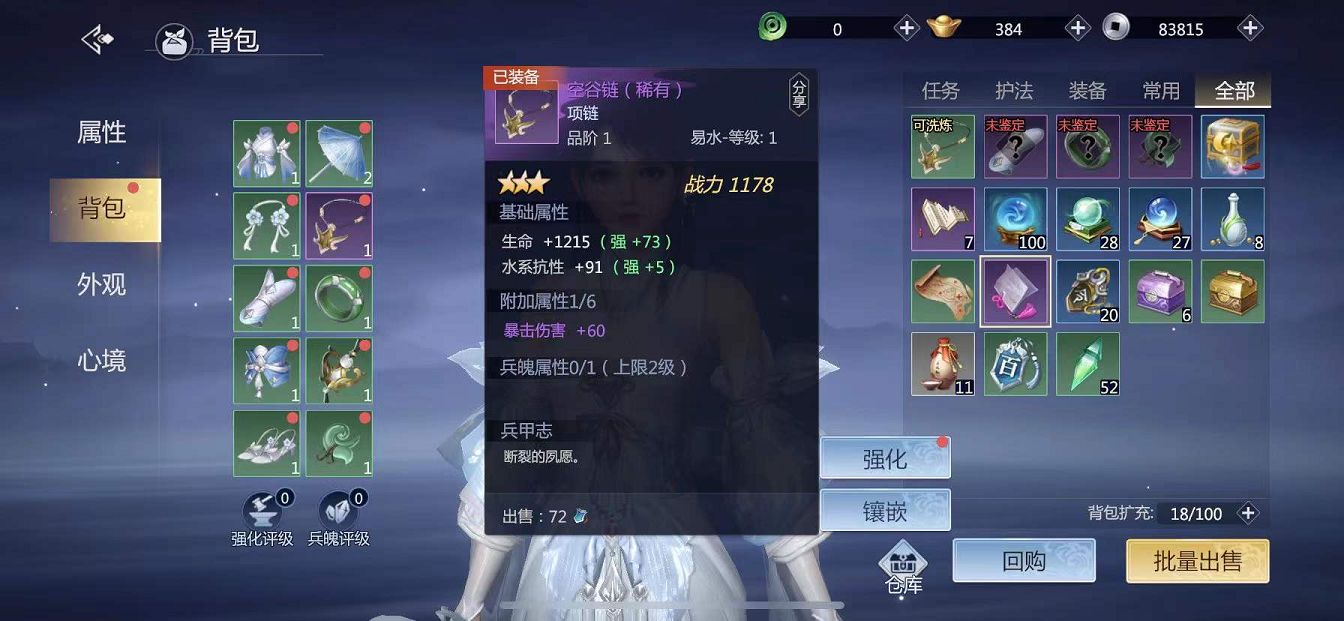Viewport: 1344px width, 621px height.
Task: Switch to the 常用 common items tab
Action: click(x=1161, y=91)
